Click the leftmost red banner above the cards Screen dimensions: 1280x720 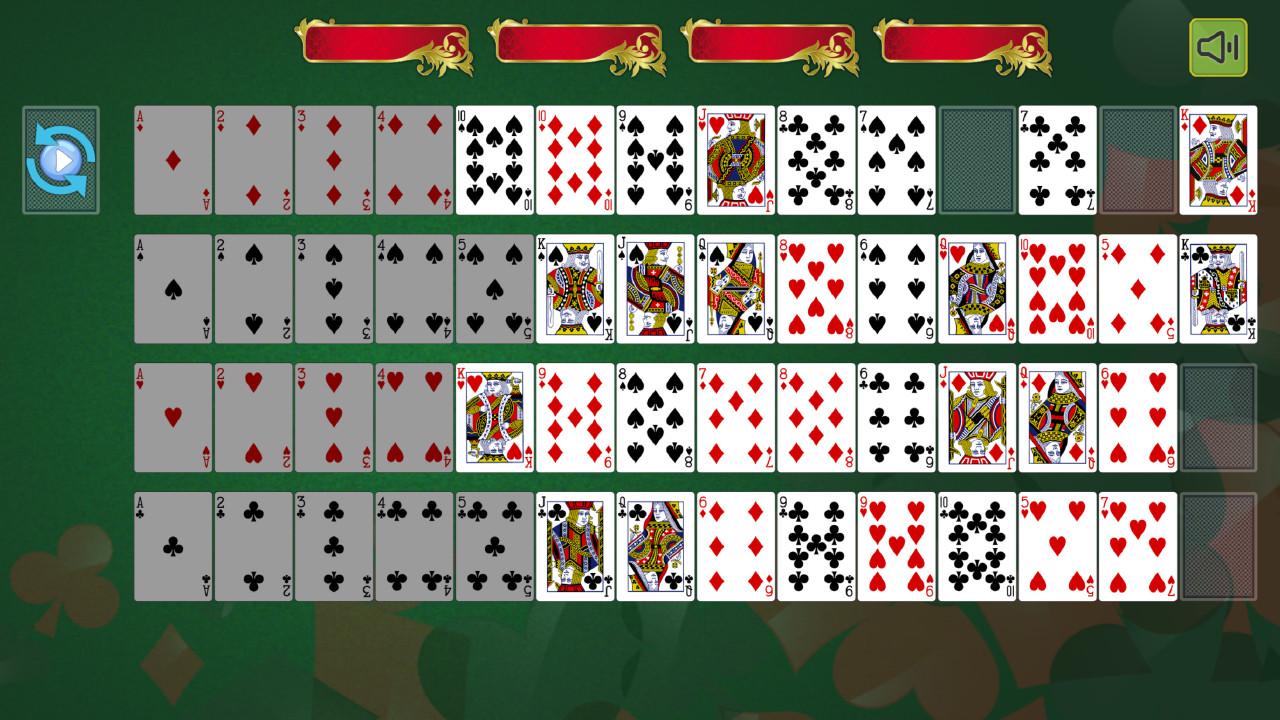pyautogui.click(x=385, y=44)
